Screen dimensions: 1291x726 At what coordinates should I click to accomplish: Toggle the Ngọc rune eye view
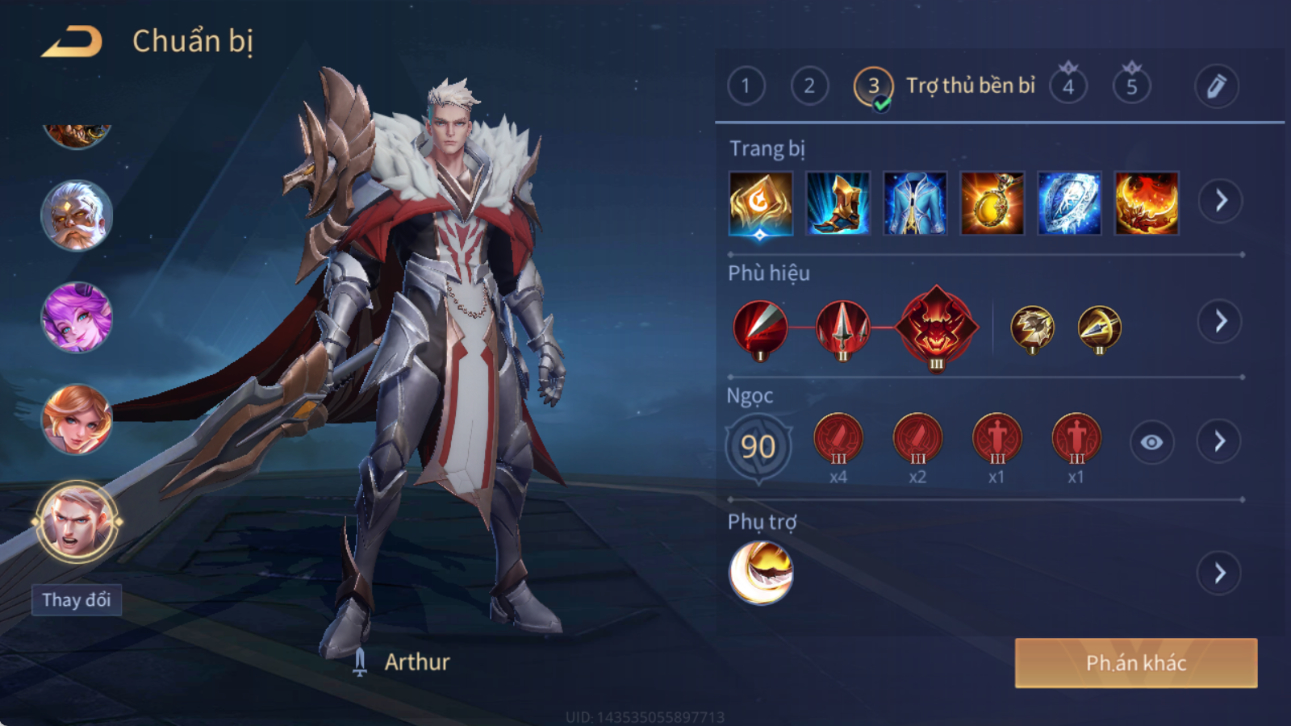pos(1152,442)
